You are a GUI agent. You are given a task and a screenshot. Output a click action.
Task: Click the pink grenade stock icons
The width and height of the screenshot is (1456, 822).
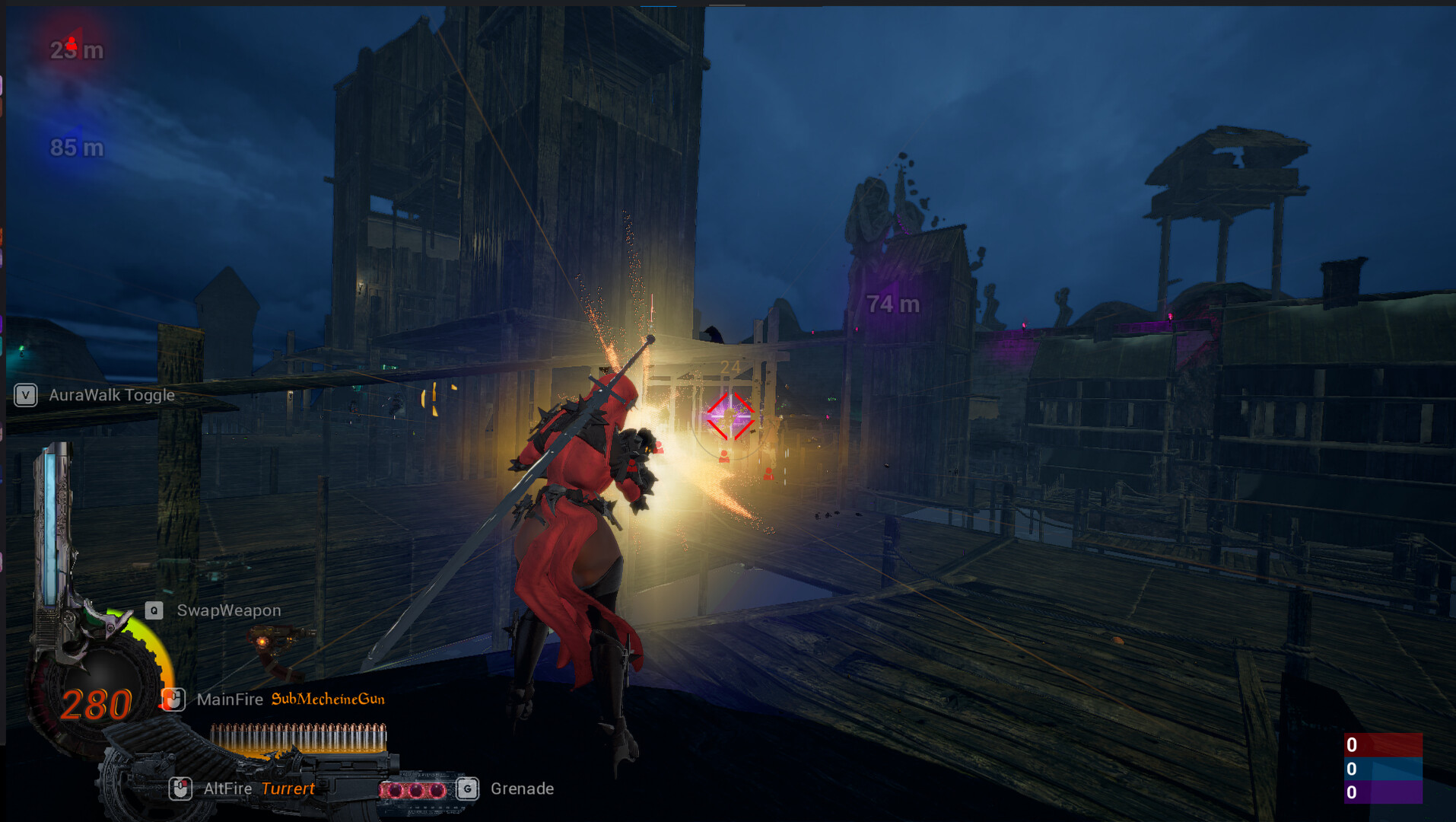(x=415, y=790)
